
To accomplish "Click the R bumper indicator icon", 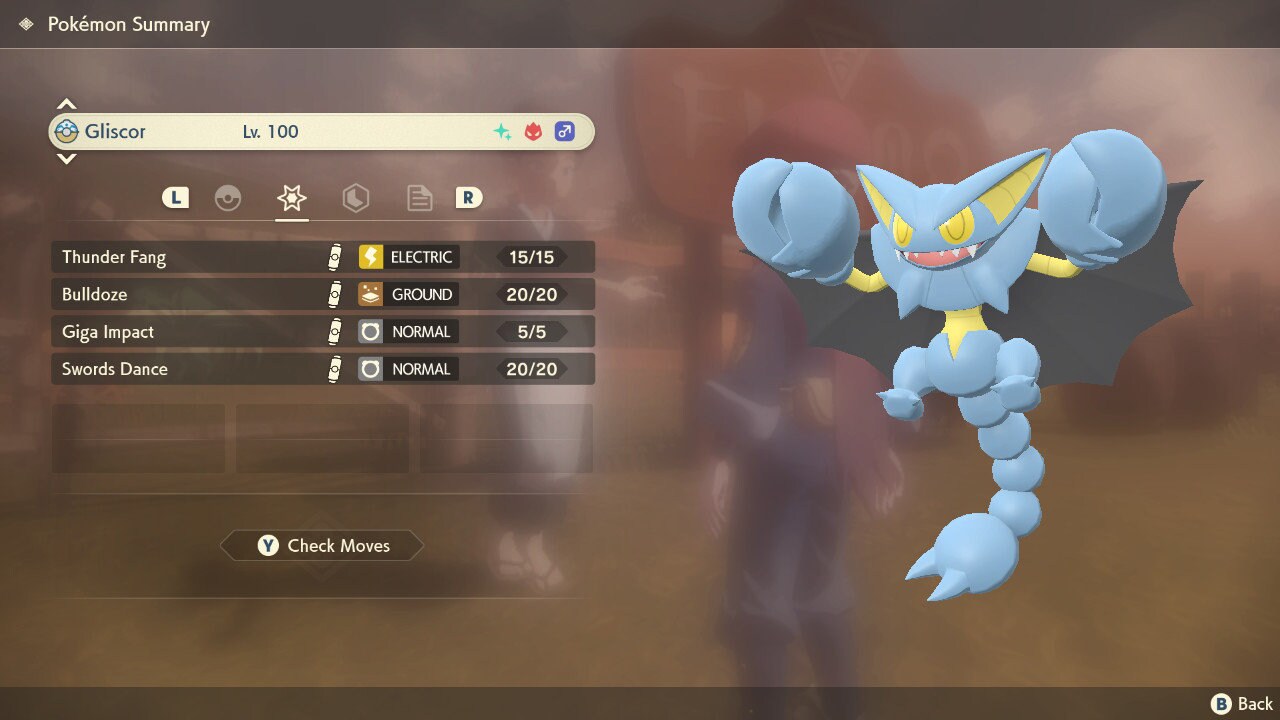I will [468, 197].
